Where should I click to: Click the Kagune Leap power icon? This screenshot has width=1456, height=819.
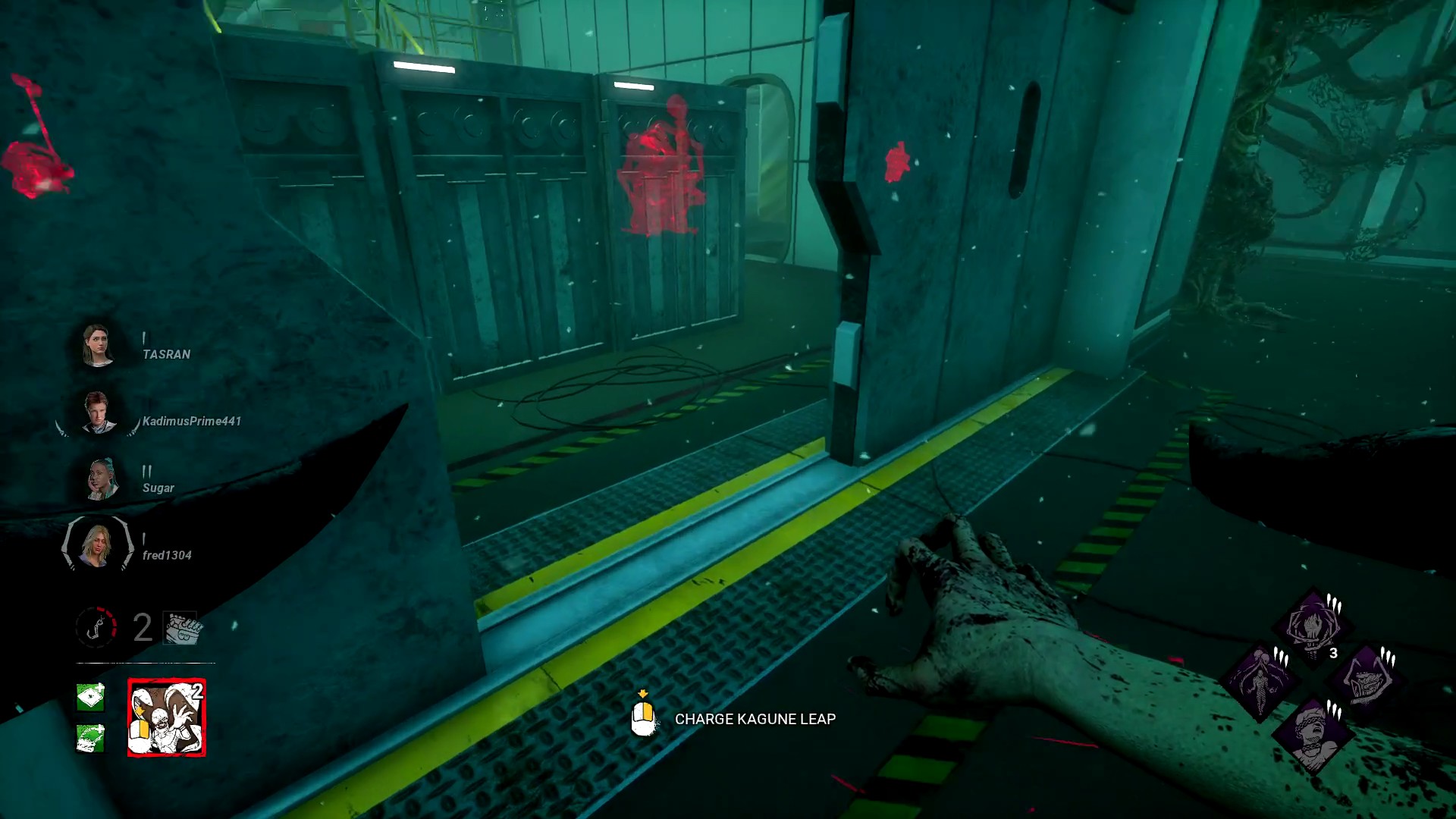(167, 717)
